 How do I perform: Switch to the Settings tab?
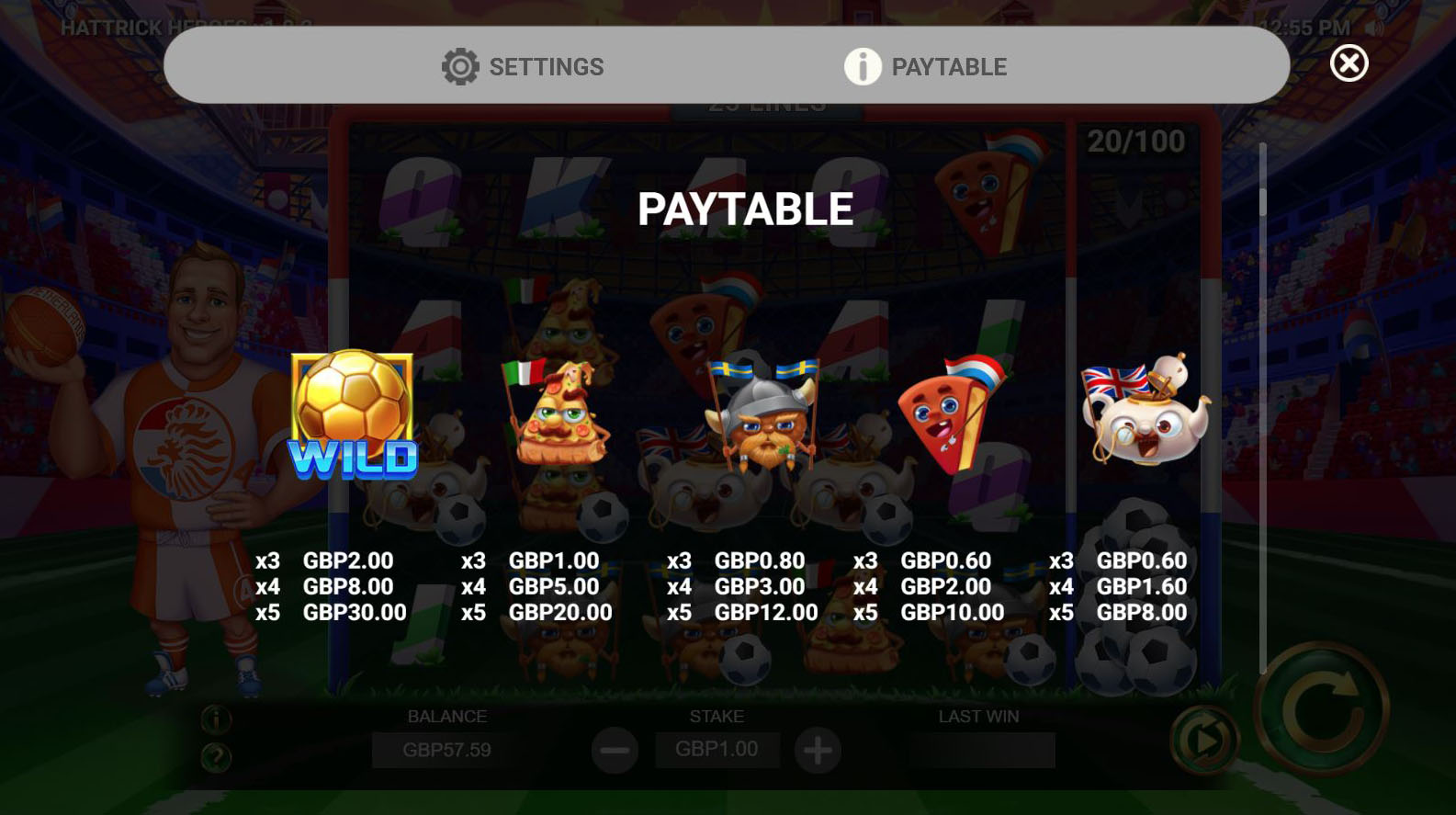click(523, 66)
